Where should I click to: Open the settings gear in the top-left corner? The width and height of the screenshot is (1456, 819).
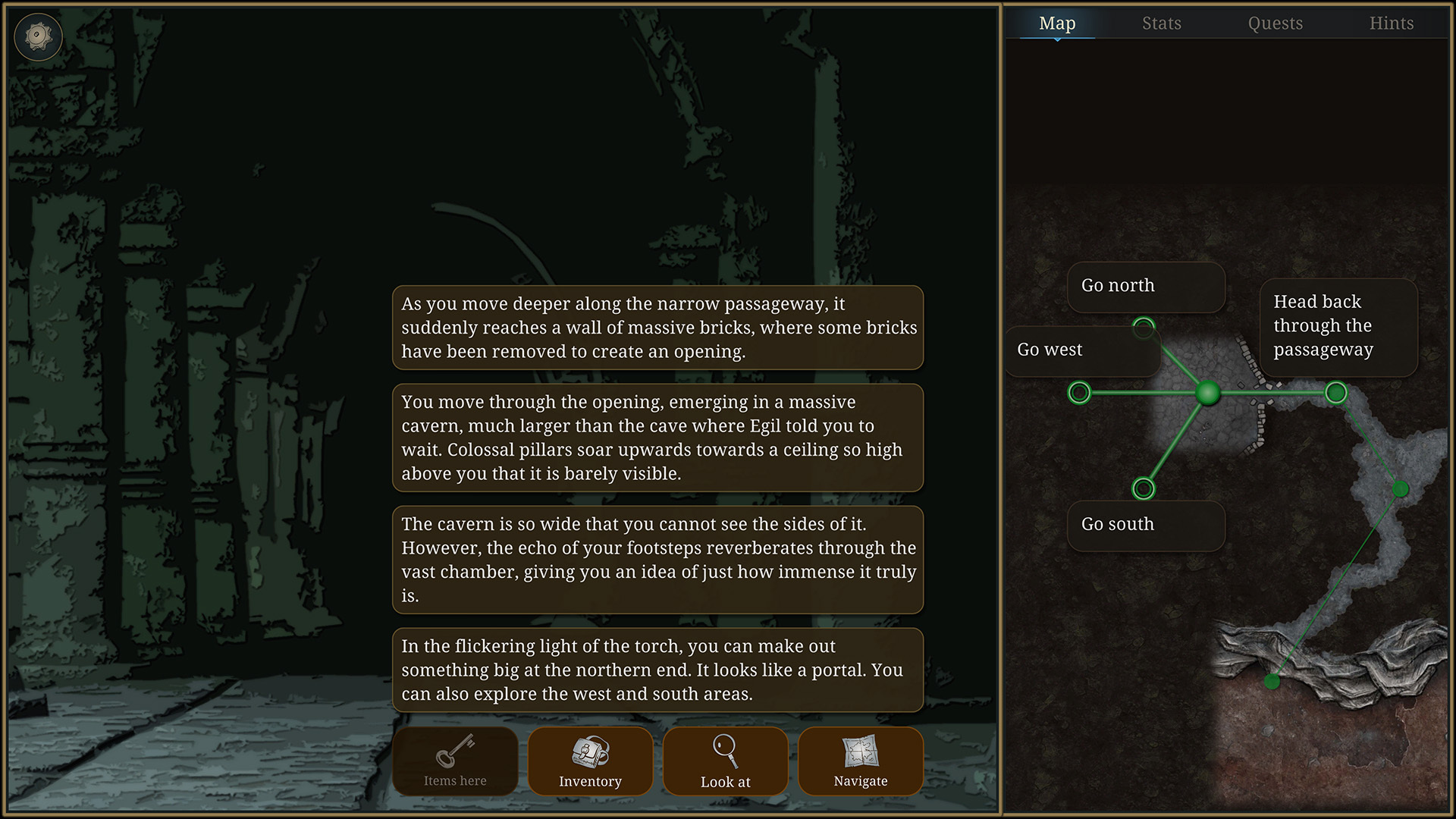(x=38, y=36)
